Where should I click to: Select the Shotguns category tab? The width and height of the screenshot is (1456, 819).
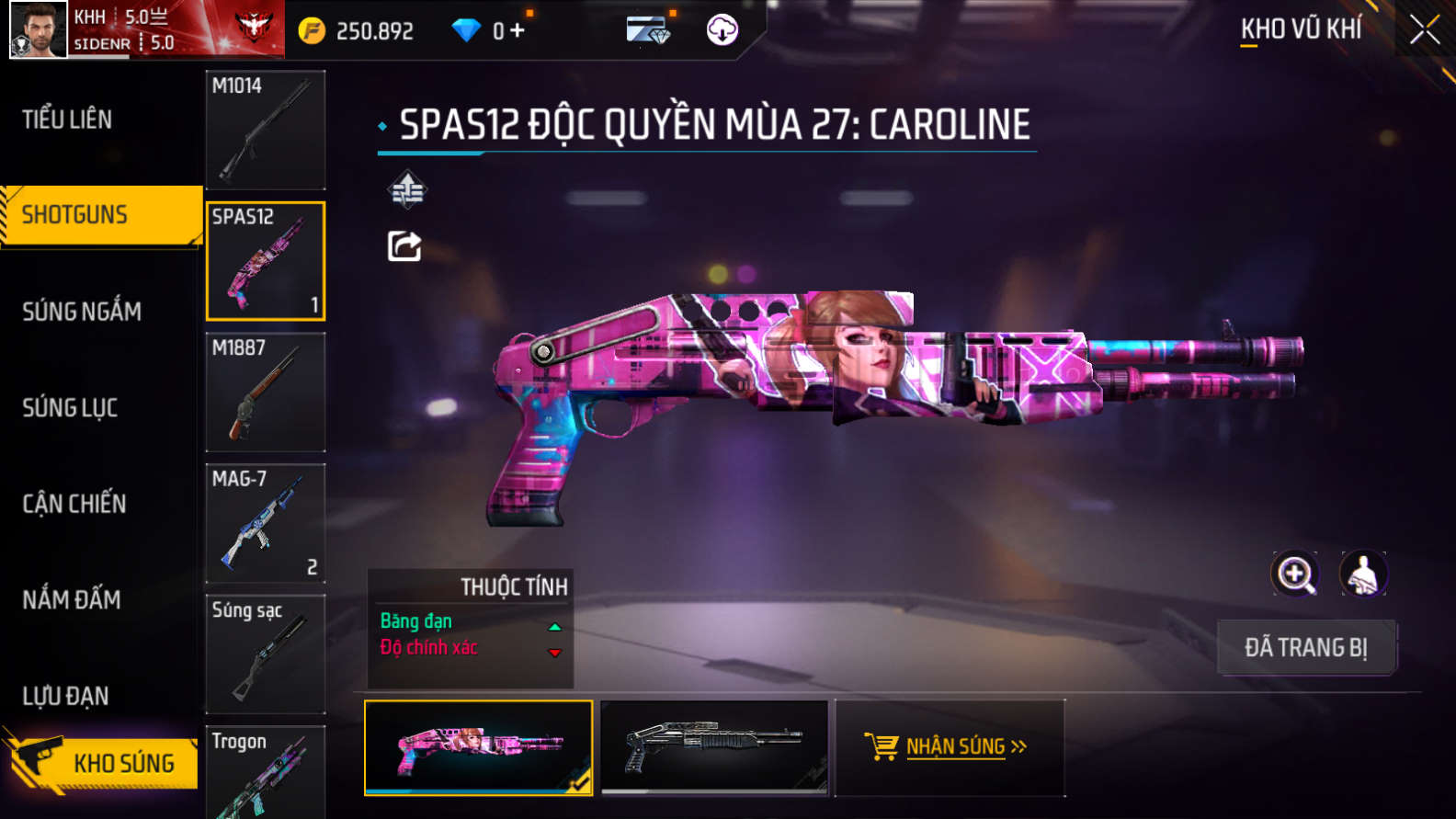pyautogui.click(x=75, y=215)
